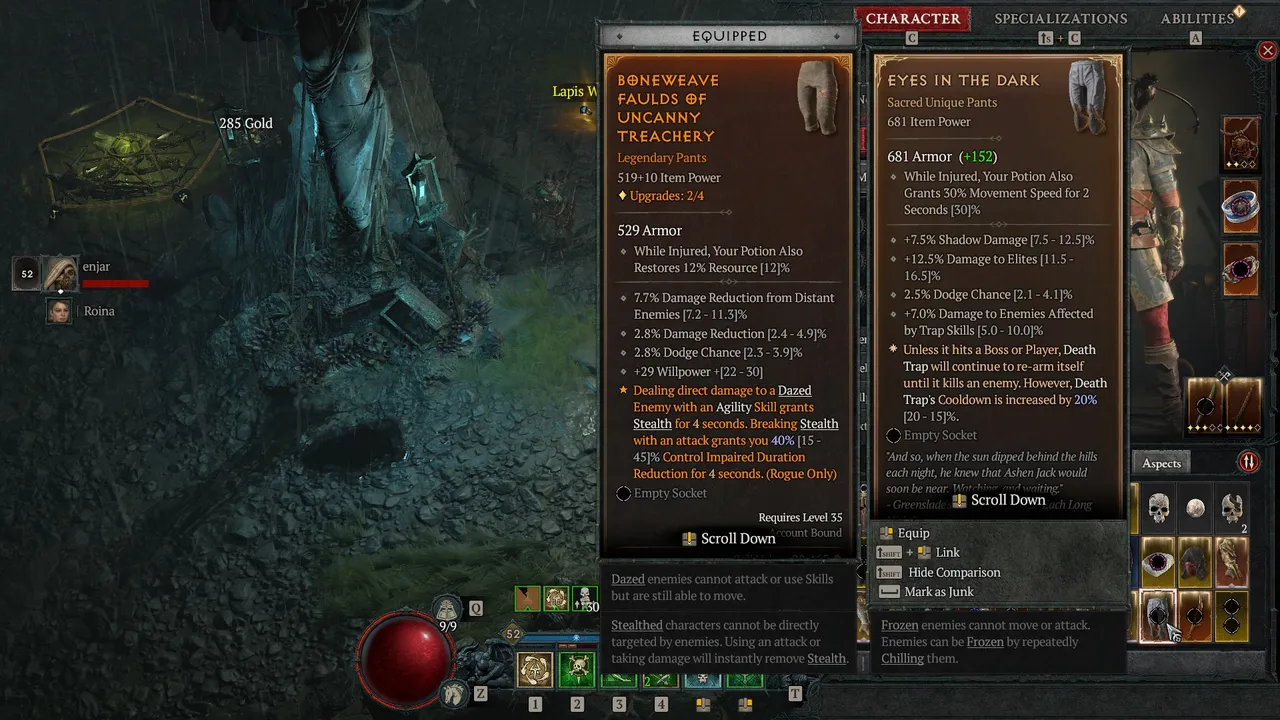This screenshot has width=1280, height=720.
Task: Select the equipped silver ring with purple gem
Action: [x=1241, y=207]
